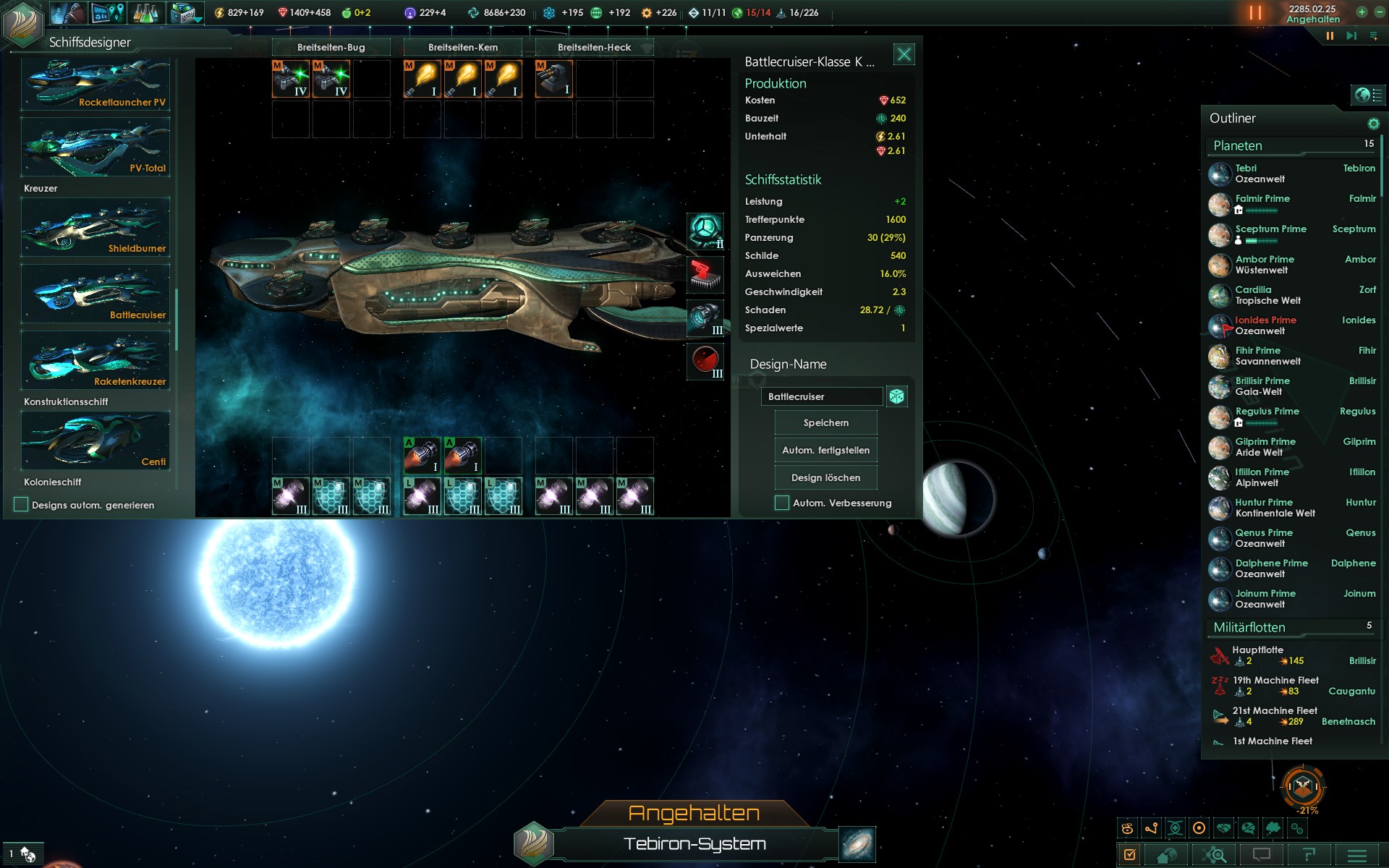Select the Raketenkreuzer ship design
The width and height of the screenshot is (1389, 868).
coord(95,361)
